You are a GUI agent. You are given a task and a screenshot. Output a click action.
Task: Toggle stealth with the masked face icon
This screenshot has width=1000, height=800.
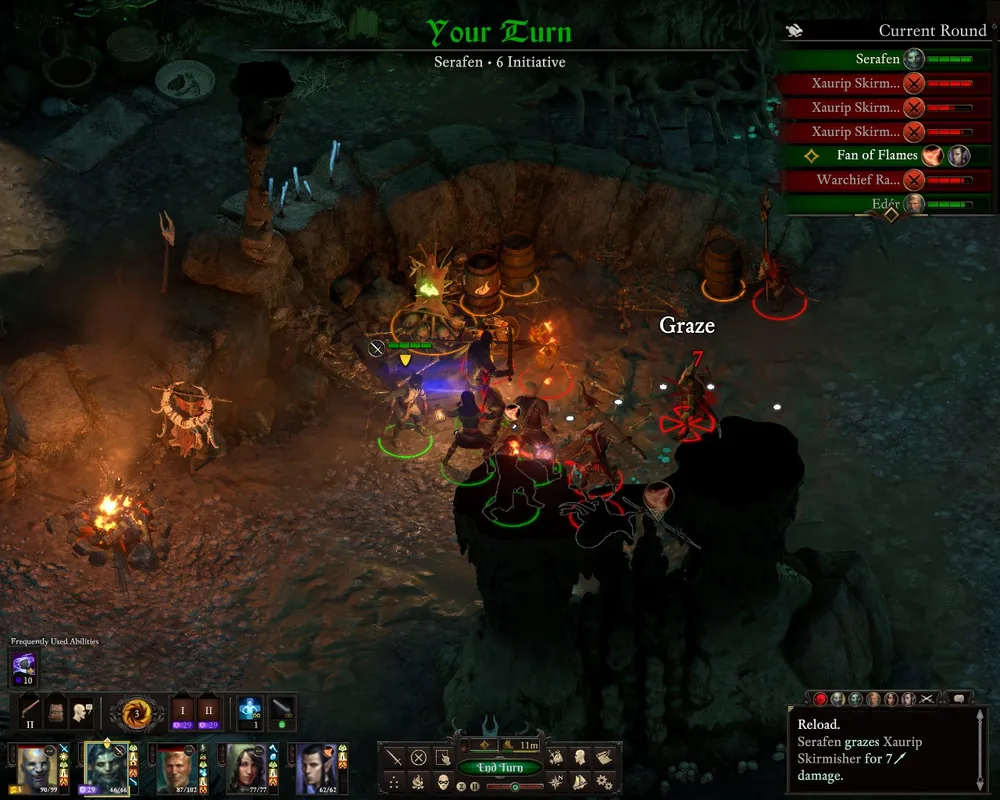pos(441,781)
